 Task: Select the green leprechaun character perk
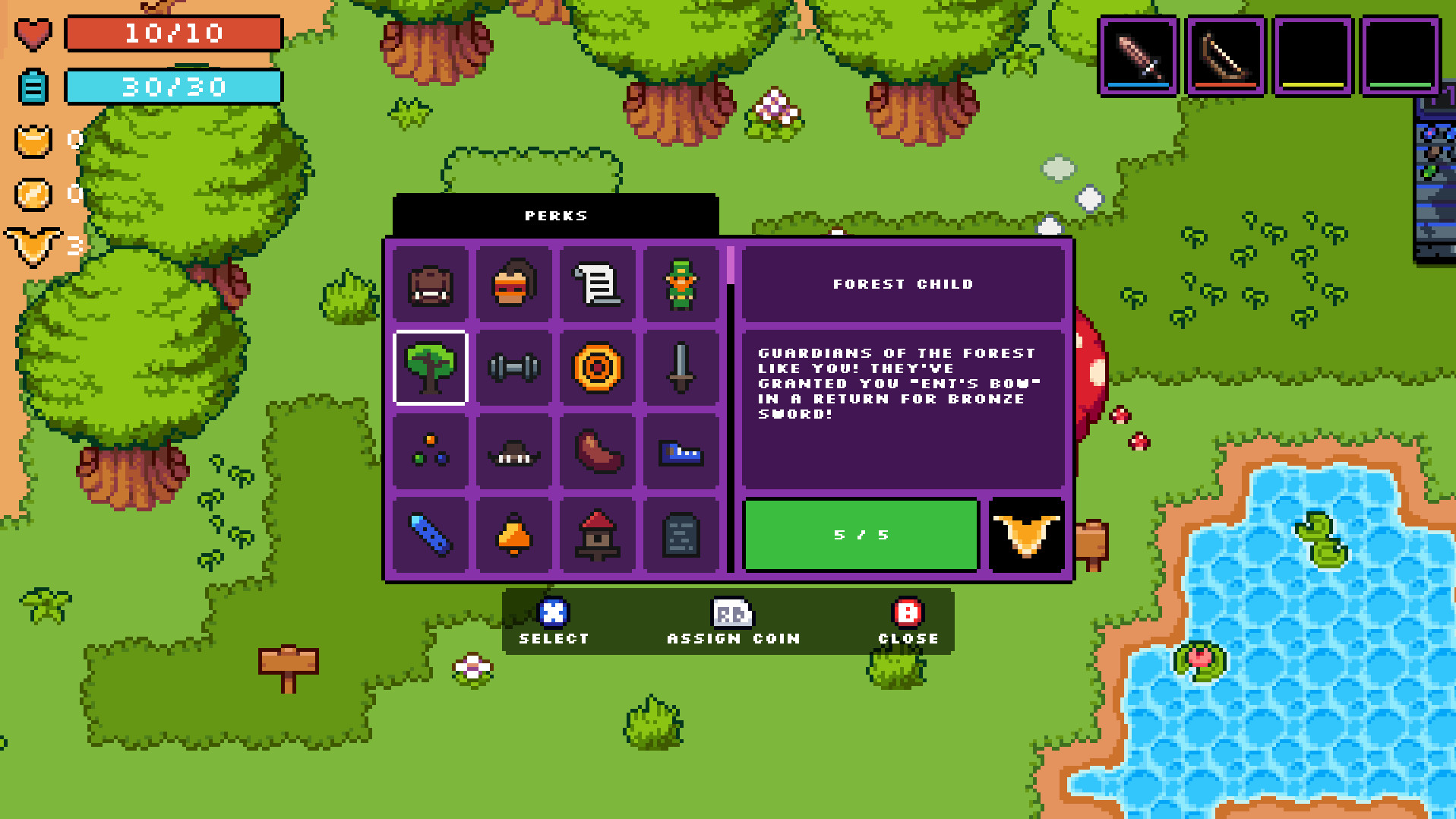coord(681,284)
